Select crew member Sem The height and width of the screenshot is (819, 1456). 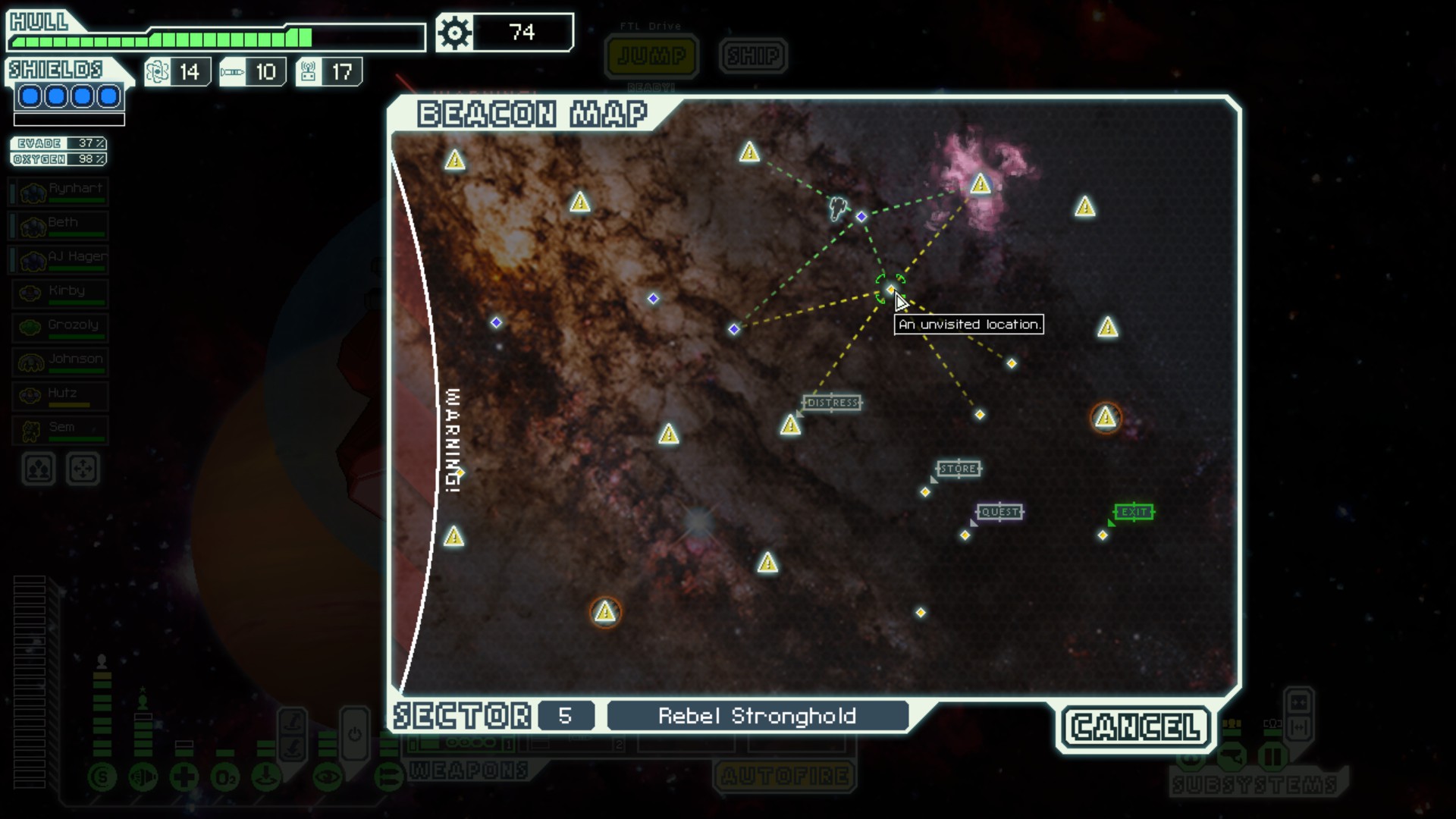59,431
